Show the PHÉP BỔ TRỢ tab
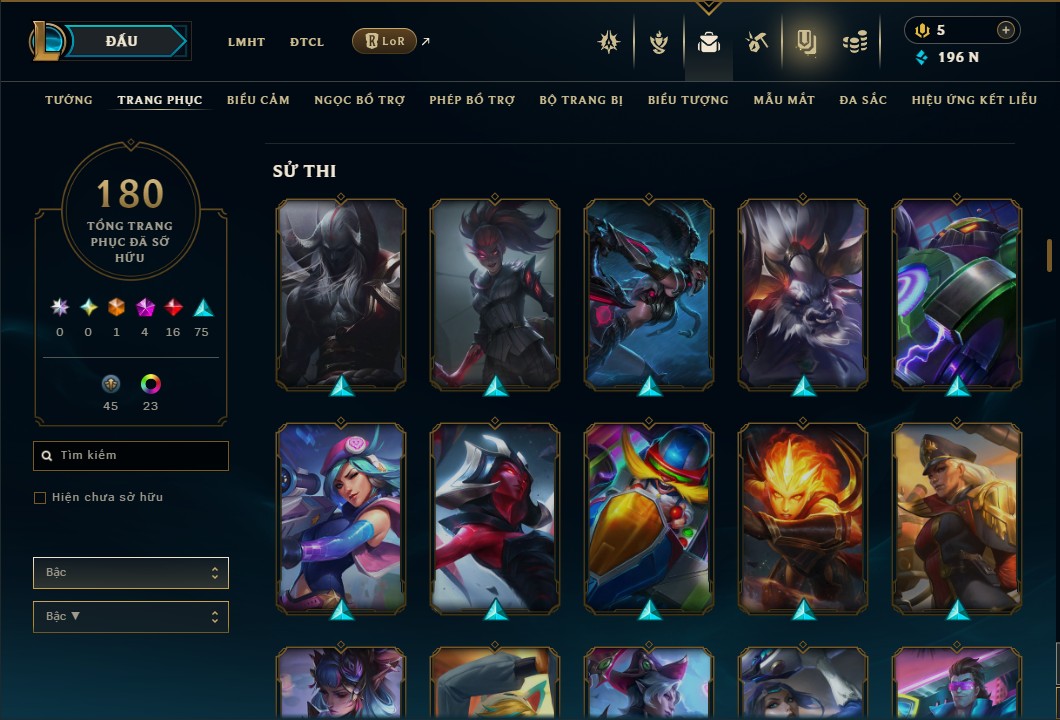 coord(472,100)
